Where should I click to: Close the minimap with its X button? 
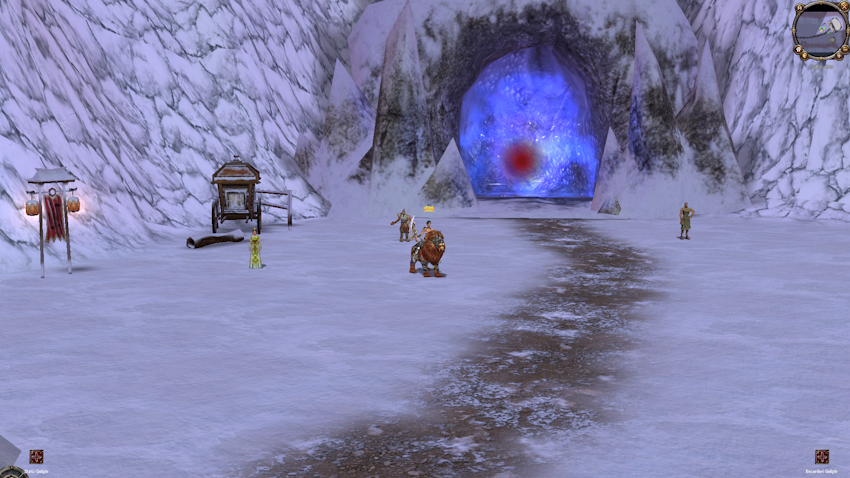844,7
